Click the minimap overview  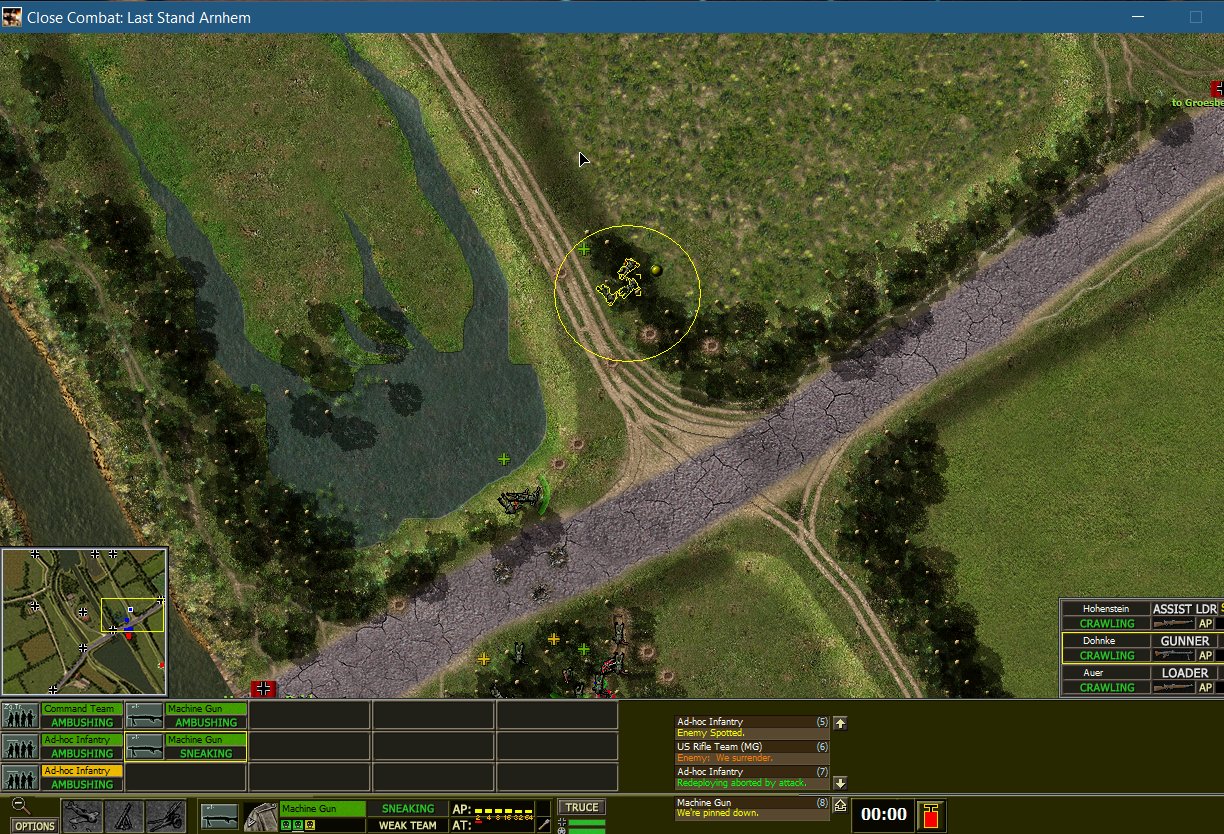point(84,620)
